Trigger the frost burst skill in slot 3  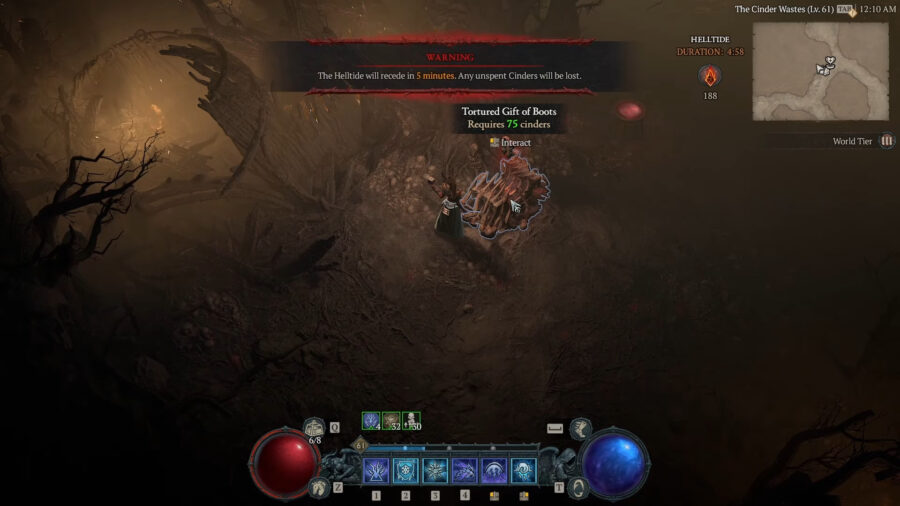tap(435, 471)
